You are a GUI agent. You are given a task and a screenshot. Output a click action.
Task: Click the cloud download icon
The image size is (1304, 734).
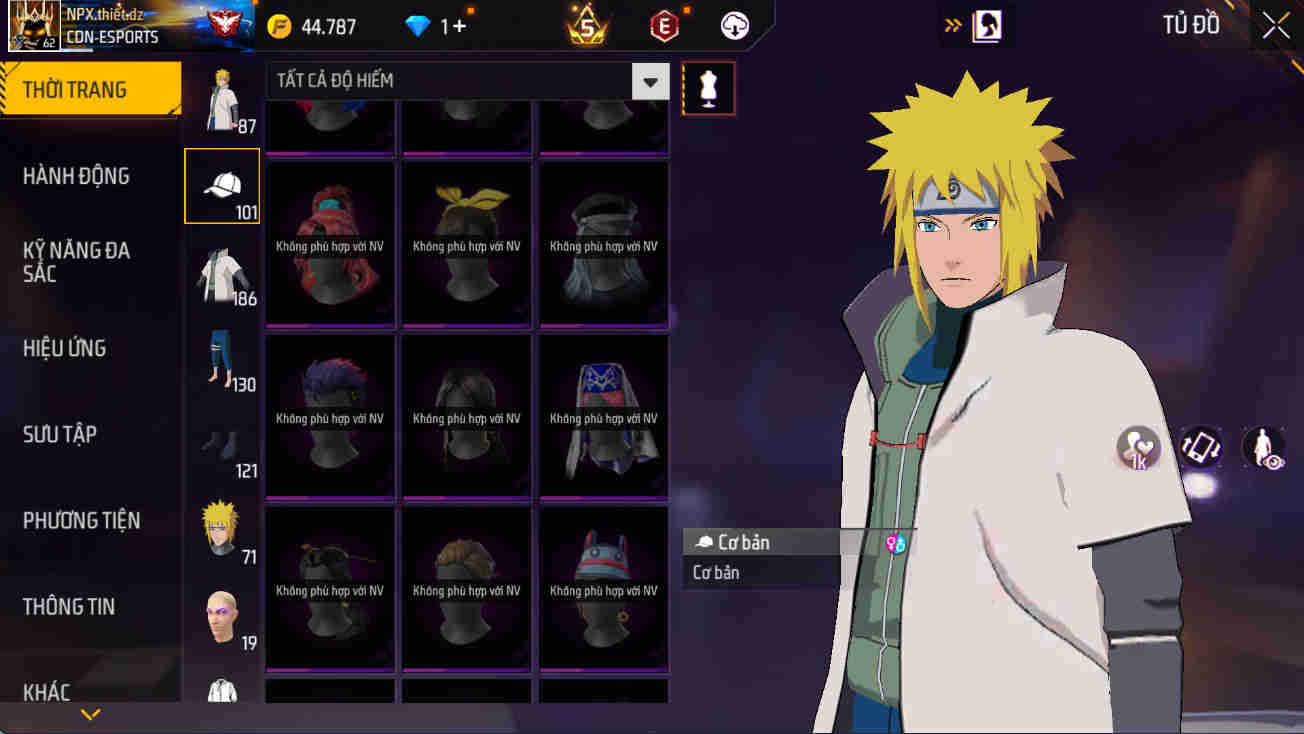coord(735,27)
